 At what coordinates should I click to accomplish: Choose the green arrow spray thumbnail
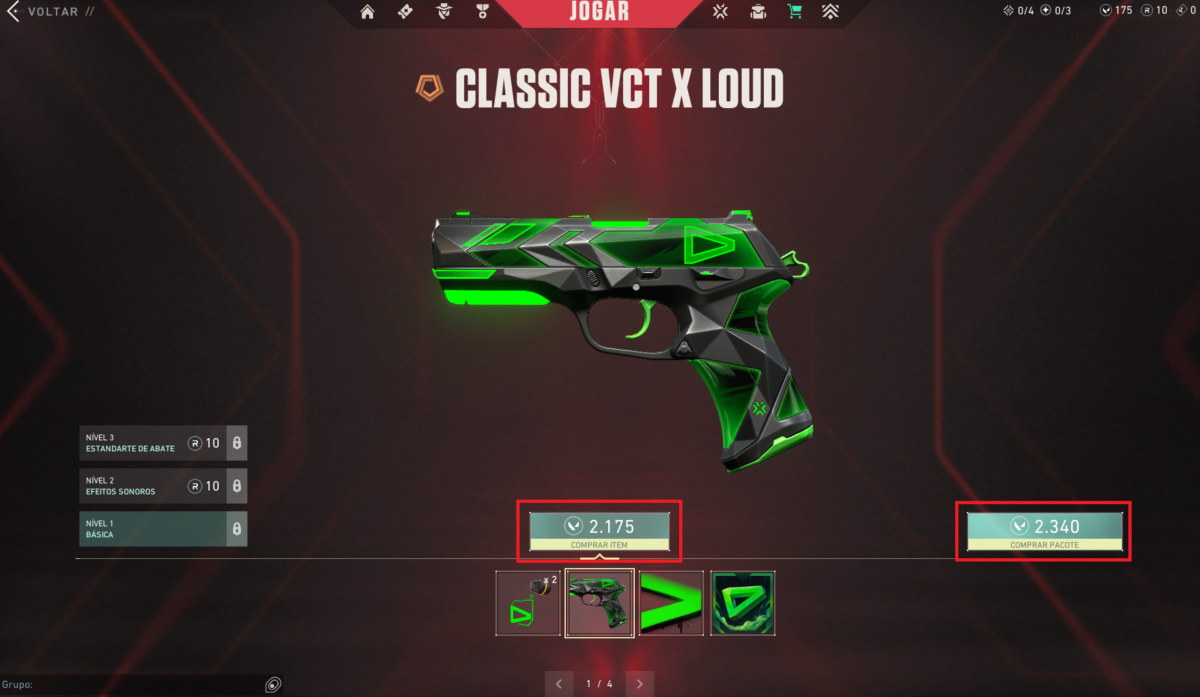(671, 603)
